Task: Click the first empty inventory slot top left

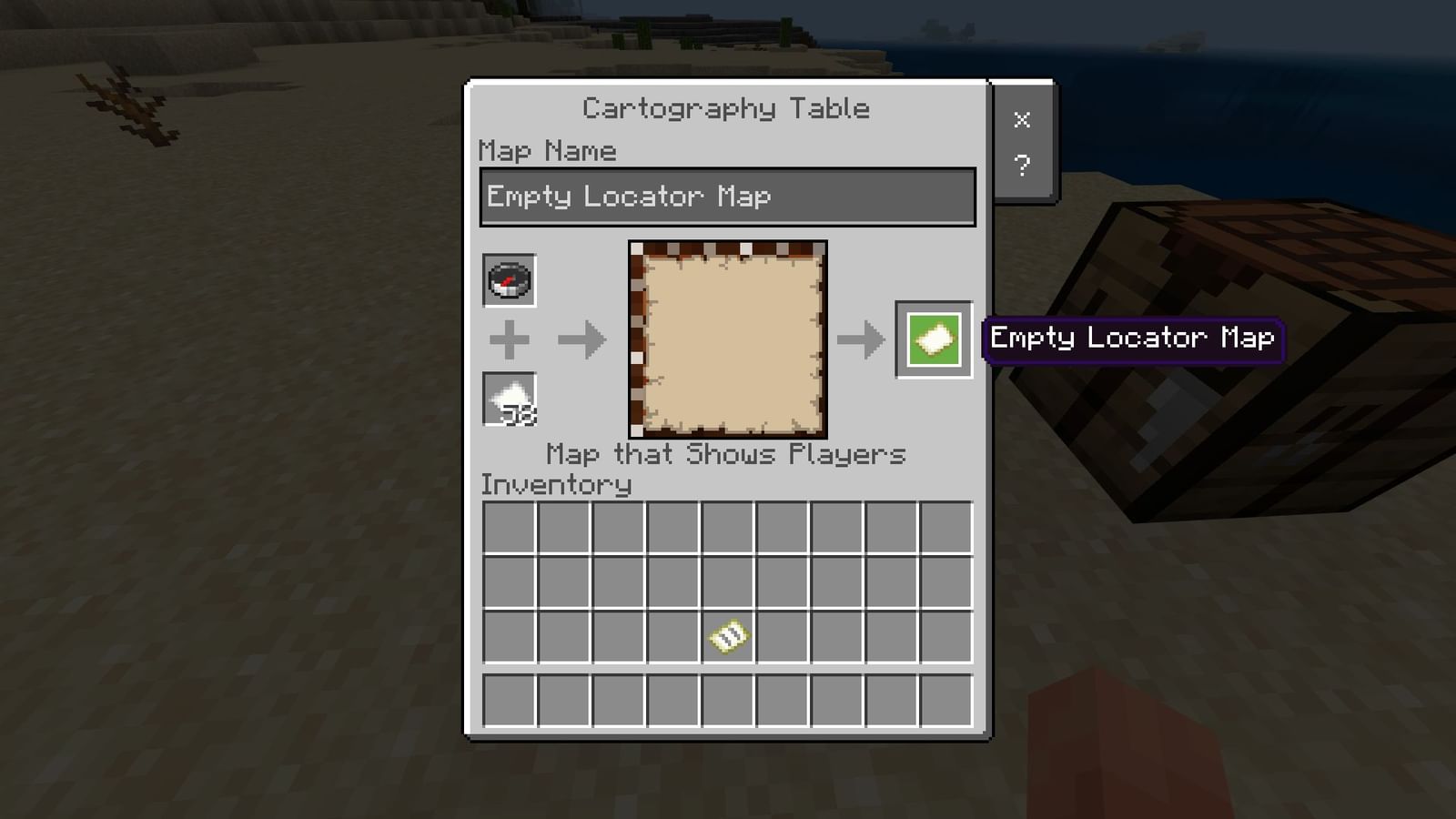Action: (509, 528)
